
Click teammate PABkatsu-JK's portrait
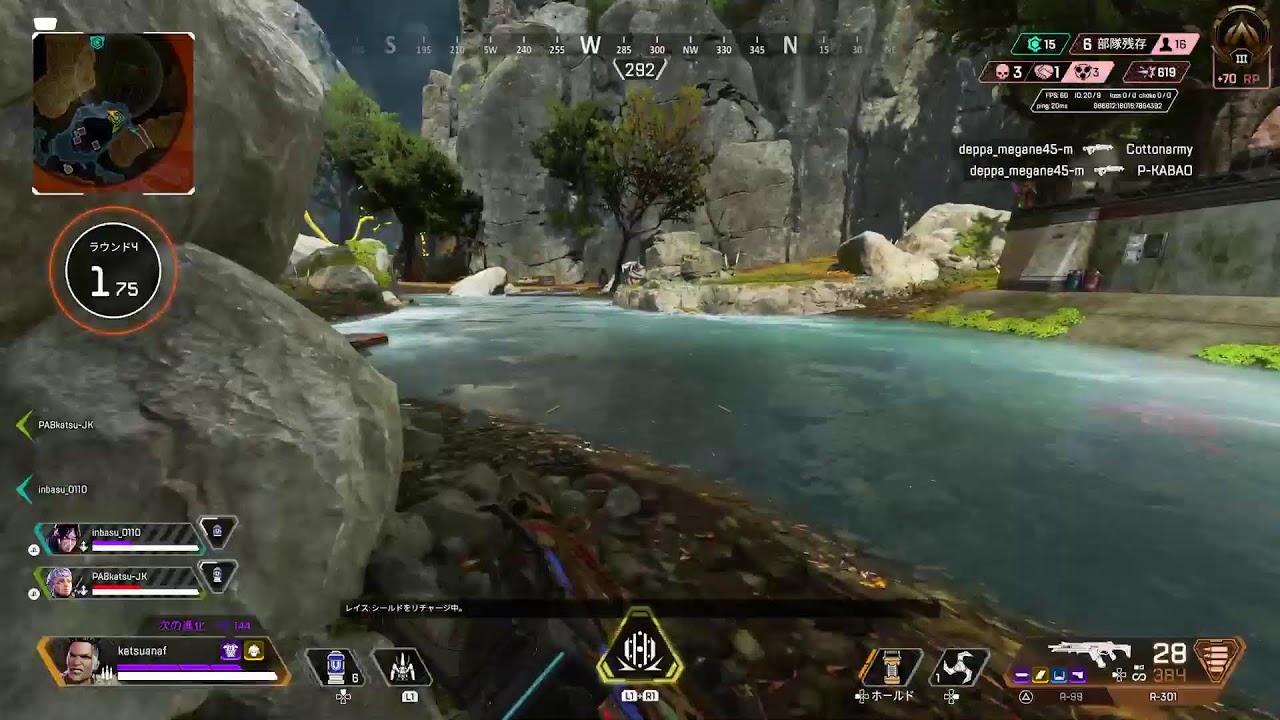point(62,582)
